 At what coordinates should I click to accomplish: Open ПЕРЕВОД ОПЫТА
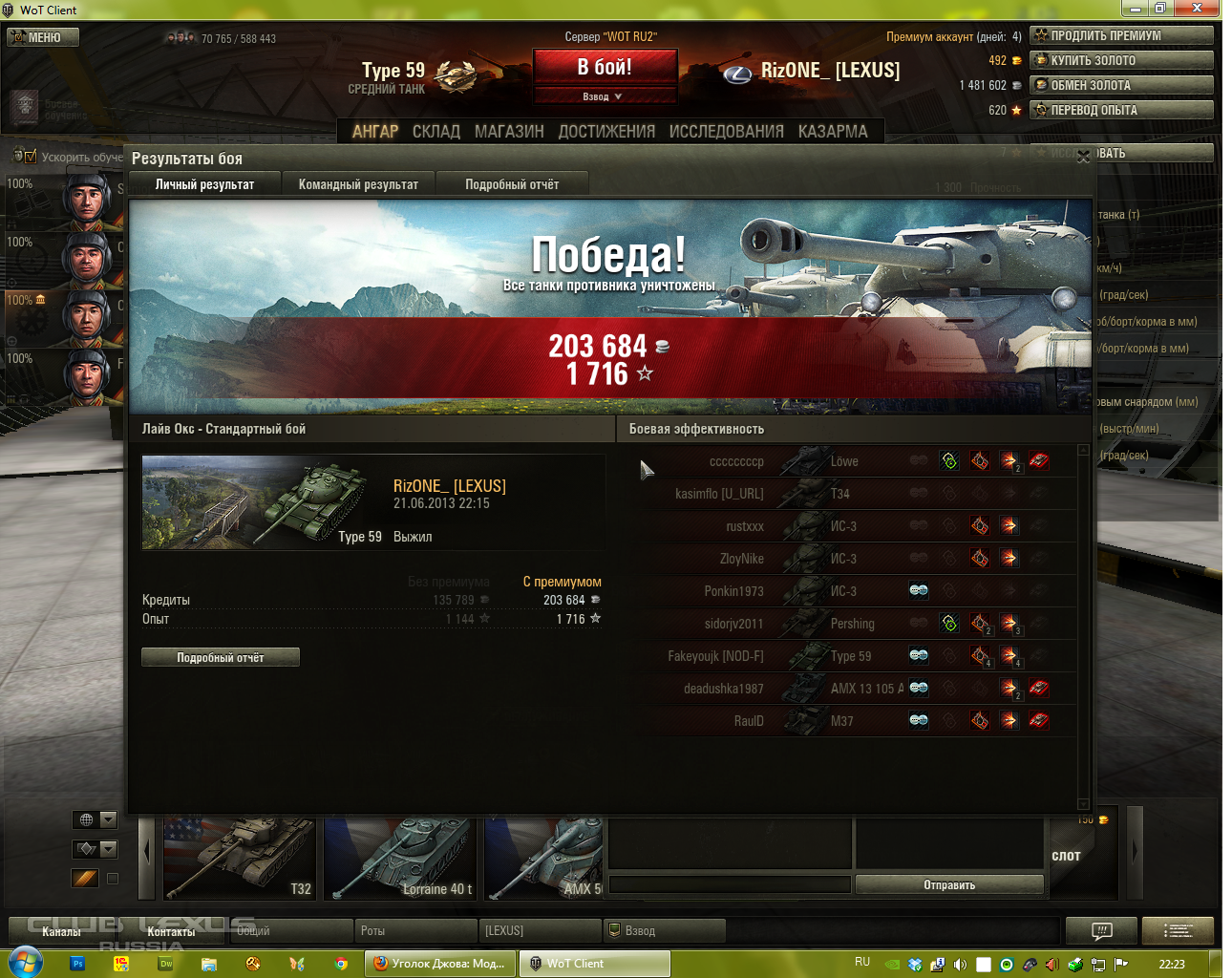(x=1121, y=110)
